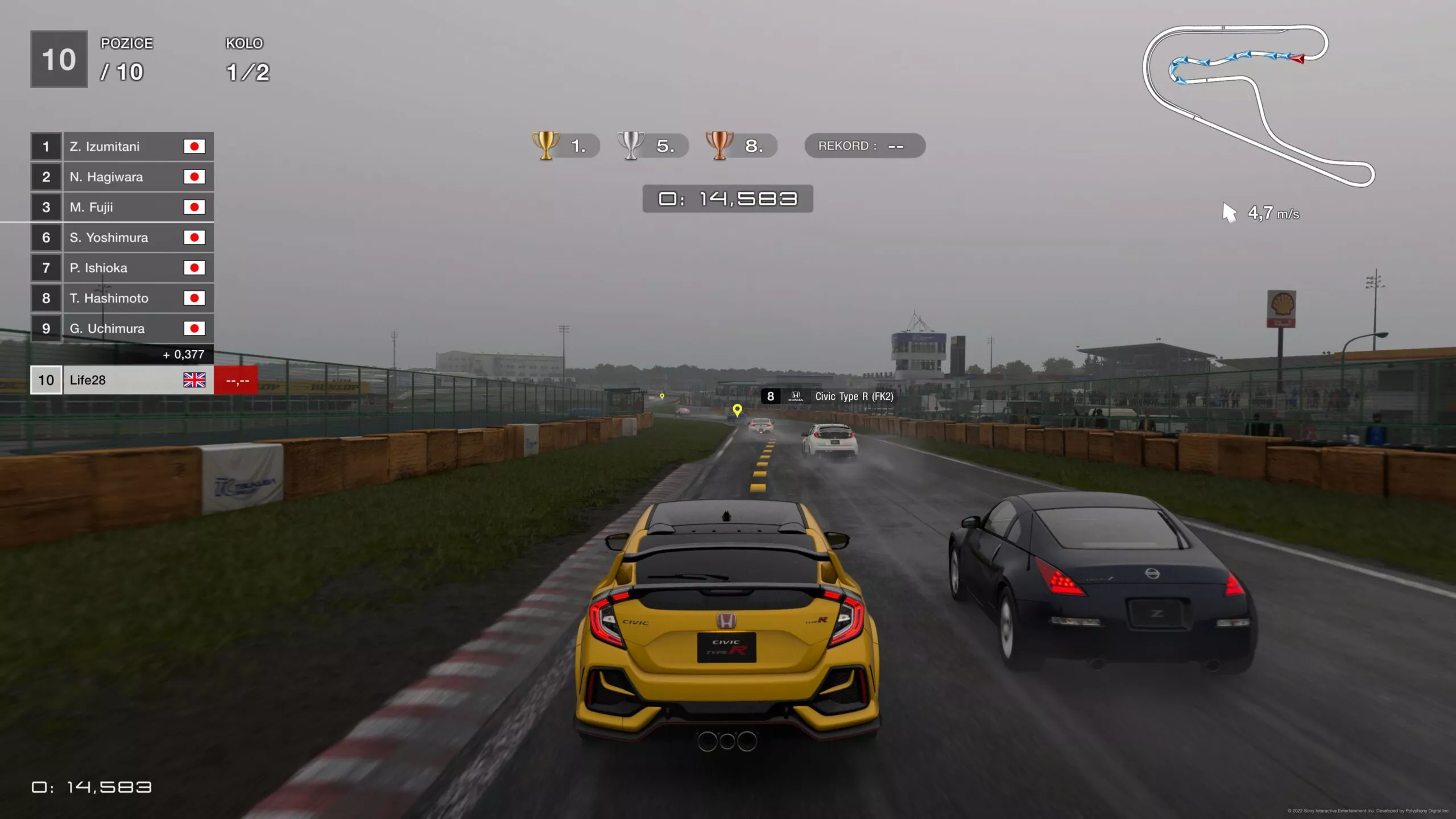Click the bronze trophy icon
The width and height of the screenshot is (1456, 819).
(719, 146)
